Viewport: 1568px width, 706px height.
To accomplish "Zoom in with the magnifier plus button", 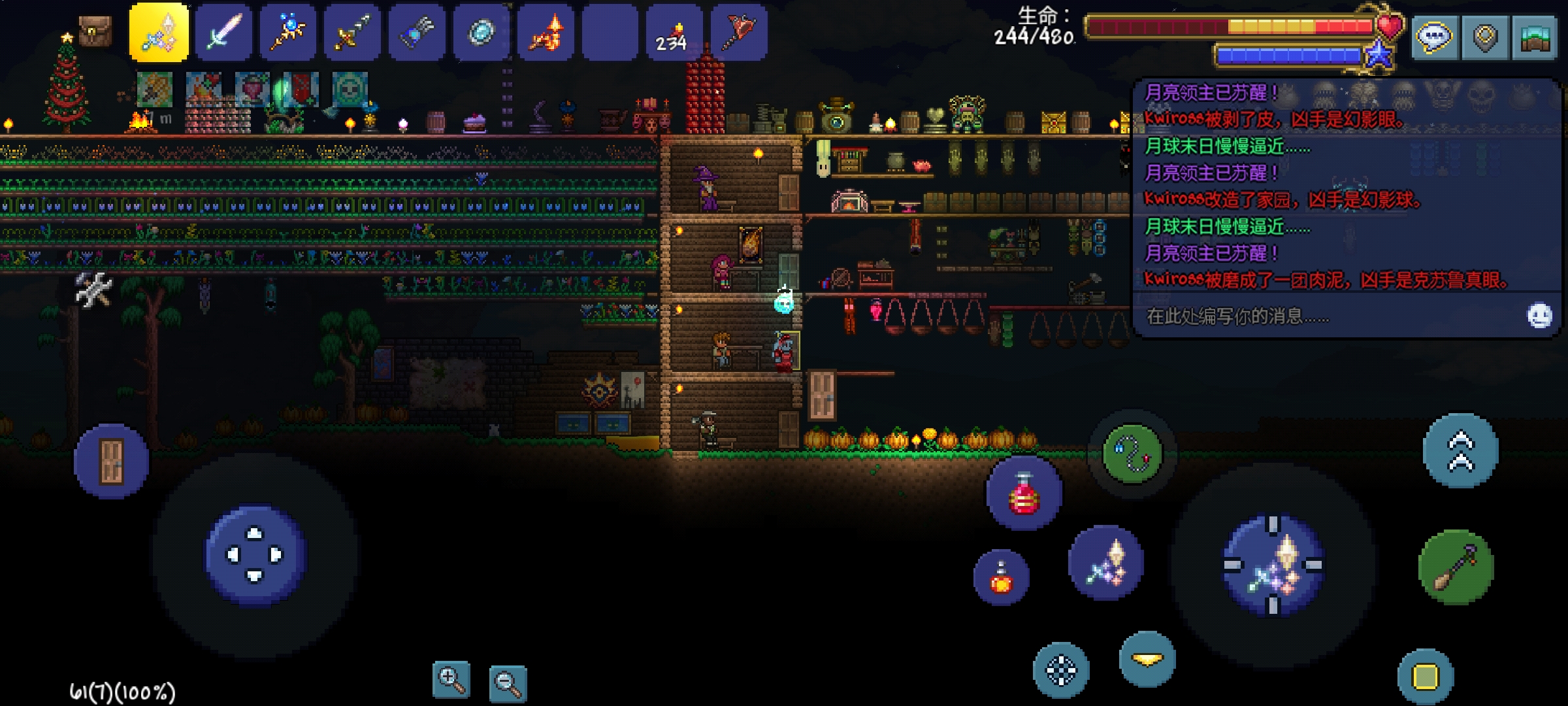I will tap(451, 680).
